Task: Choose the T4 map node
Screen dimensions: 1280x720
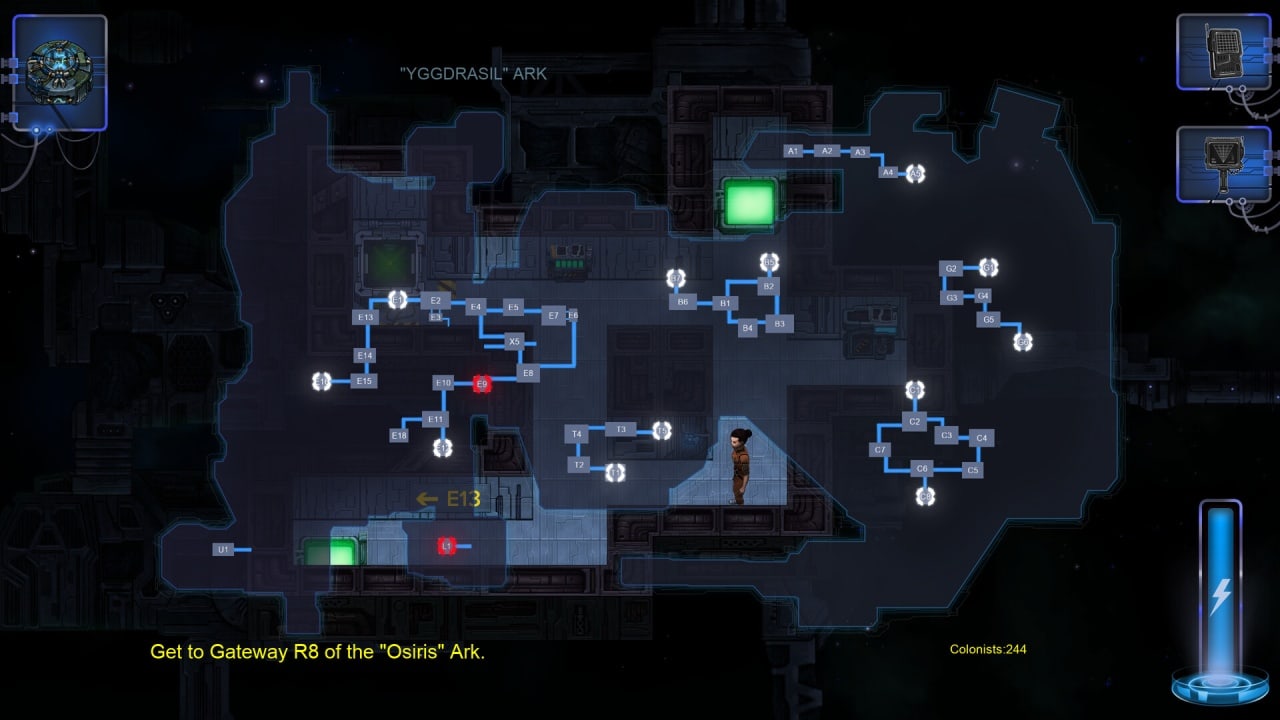Action: (x=576, y=434)
